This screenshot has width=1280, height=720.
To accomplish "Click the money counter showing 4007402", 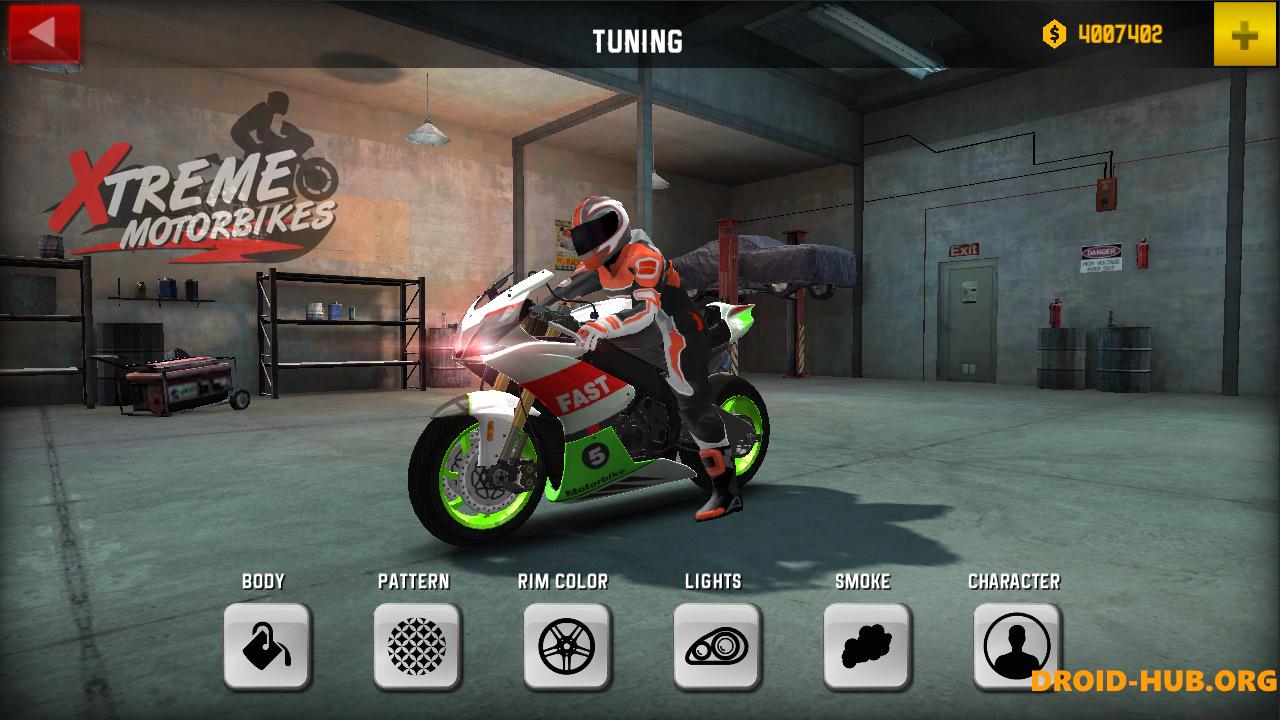I will (x=1120, y=33).
